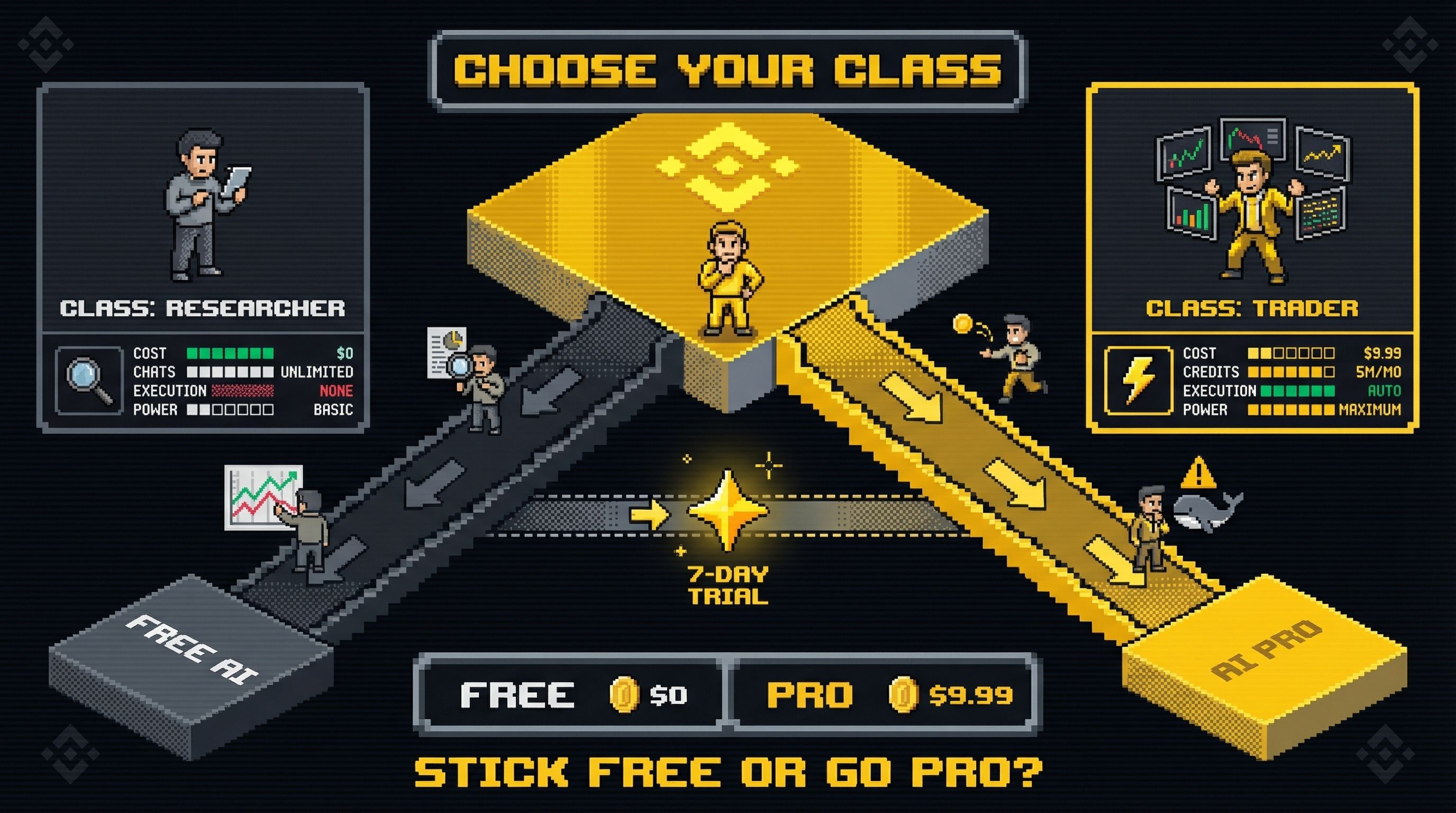
Task: Click the Researcher magnifying glass icon
Action: [89, 381]
